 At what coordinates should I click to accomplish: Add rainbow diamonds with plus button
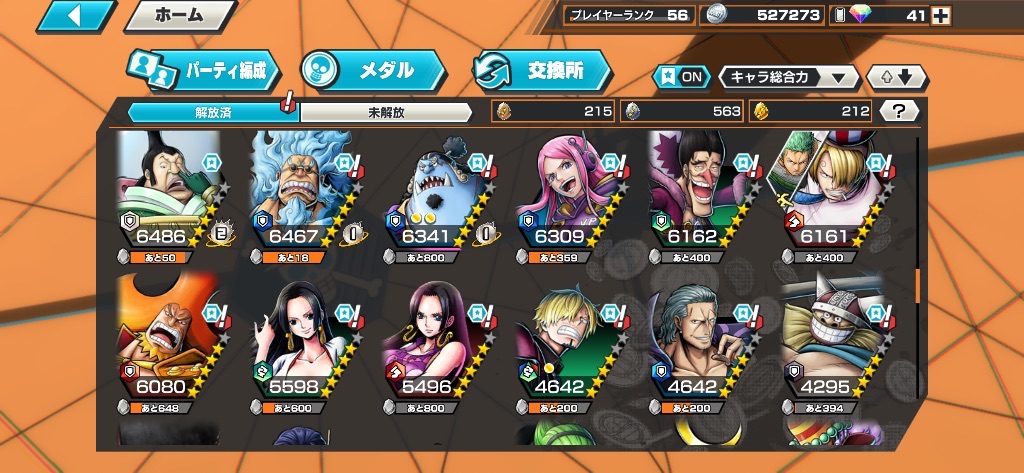(x=940, y=15)
